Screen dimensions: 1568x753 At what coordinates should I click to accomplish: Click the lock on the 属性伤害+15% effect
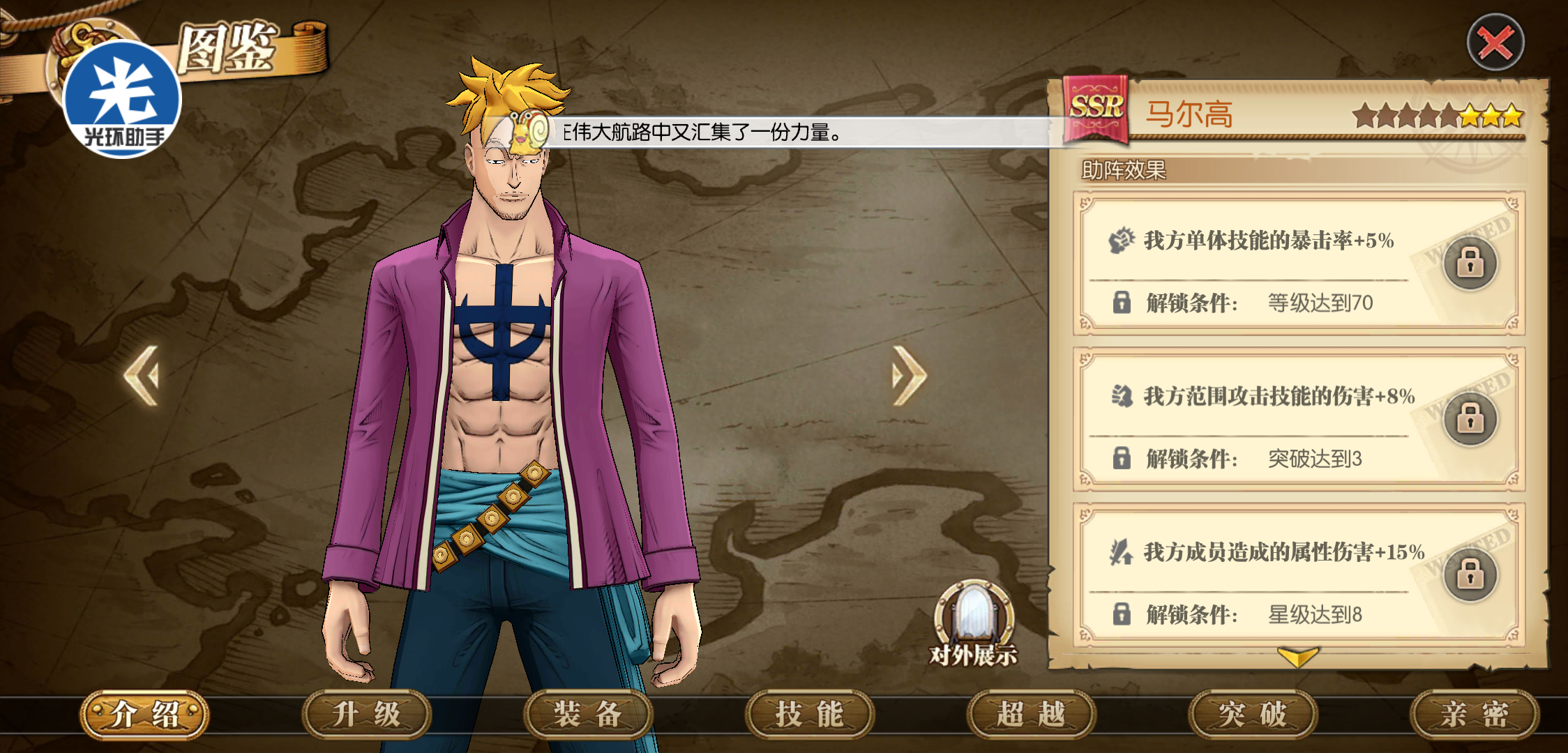pos(1470,575)
